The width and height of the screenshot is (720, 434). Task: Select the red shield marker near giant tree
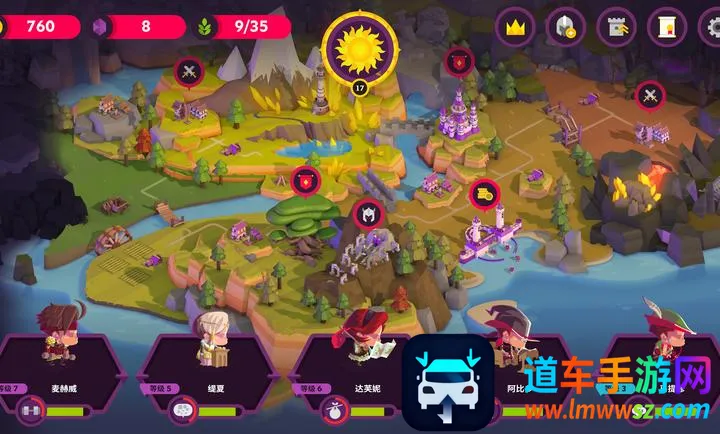pyautogui.click(x=306, y=180)
